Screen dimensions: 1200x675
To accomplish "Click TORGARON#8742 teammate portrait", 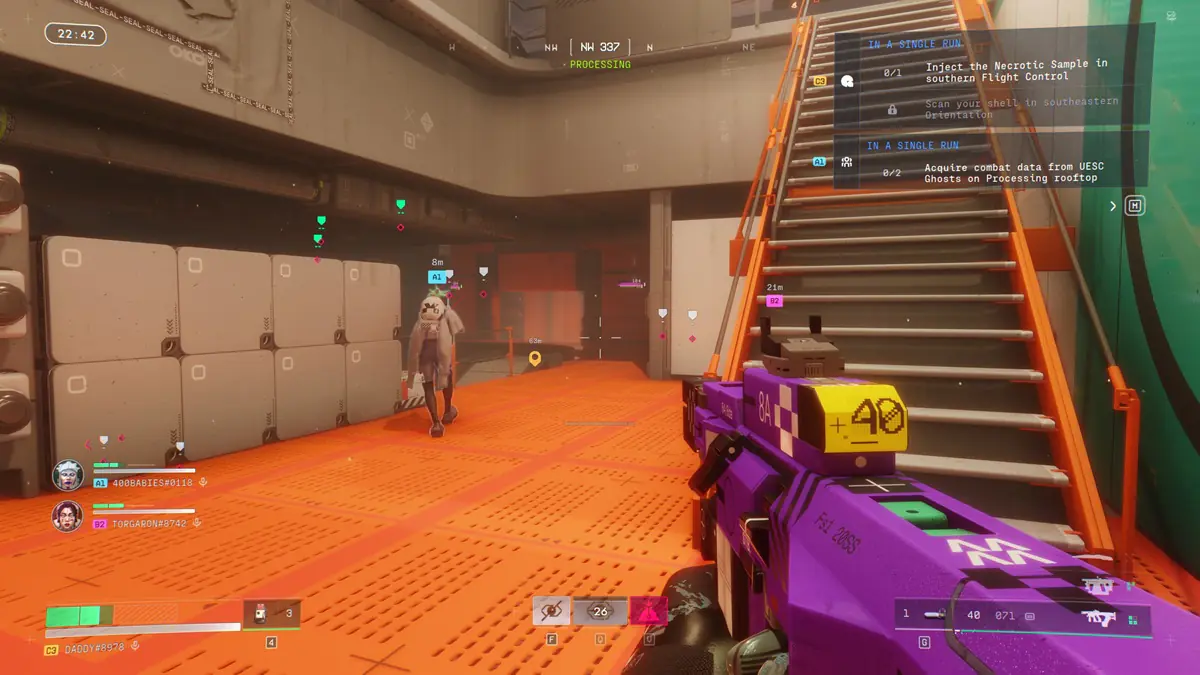I will [68, 515].
